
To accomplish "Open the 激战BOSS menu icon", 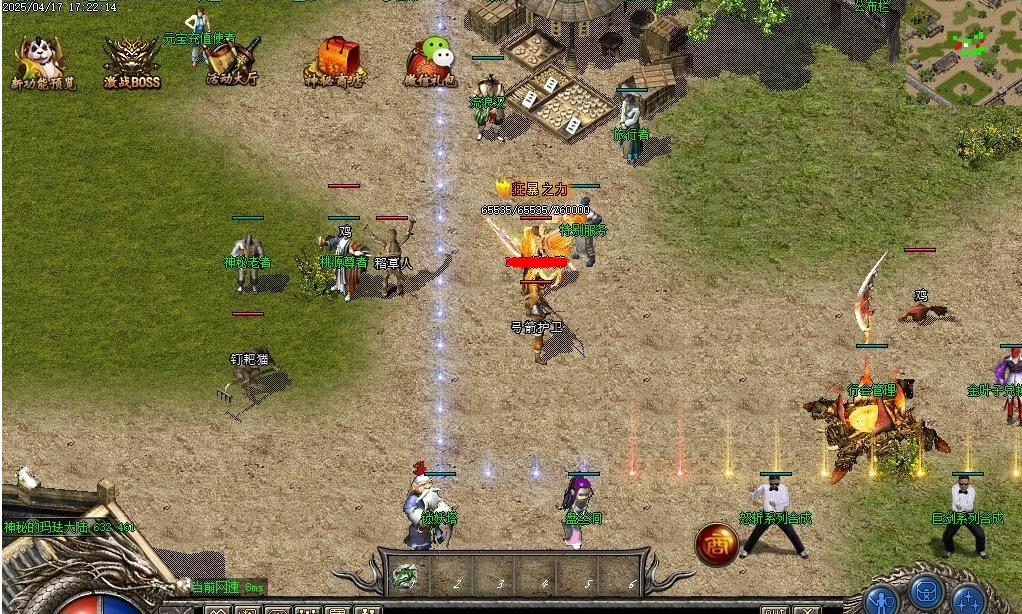I will [131, 62].
